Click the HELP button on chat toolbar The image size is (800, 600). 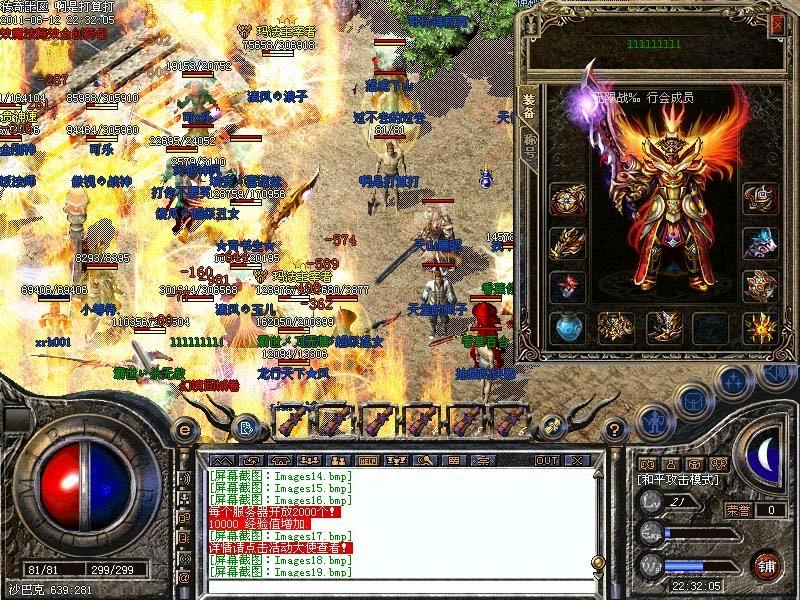(368, 460)
